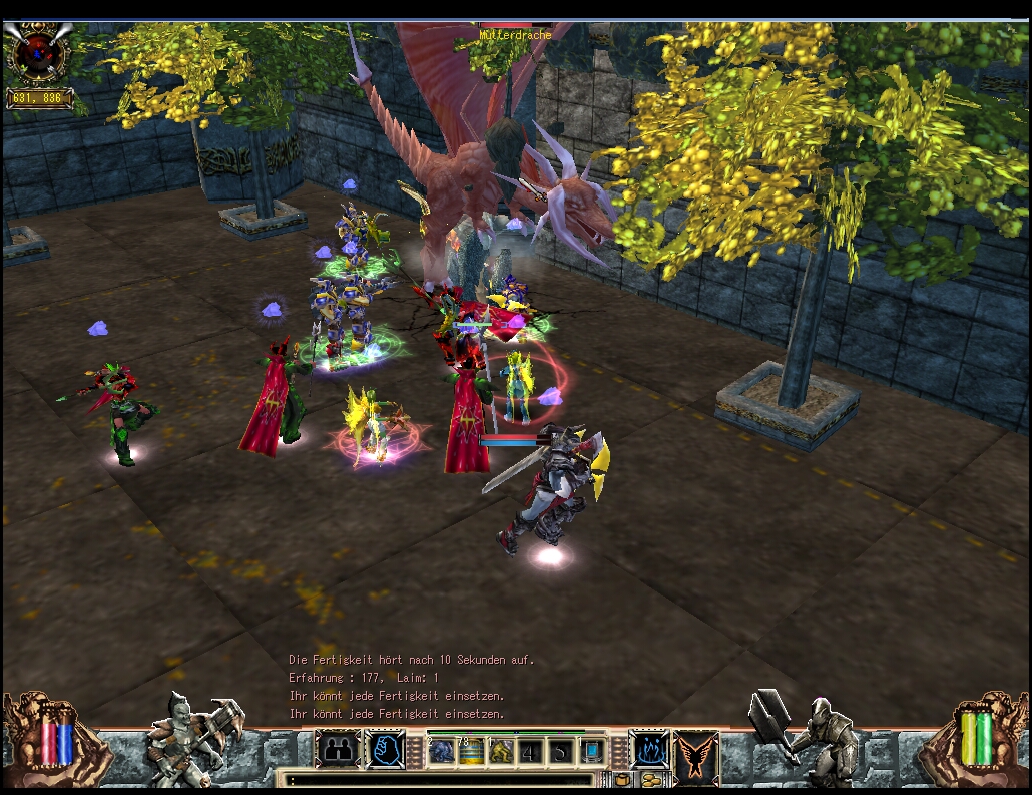
Task: Use the yellow striped barrel item stack
Action: click(x=471, y=751)
